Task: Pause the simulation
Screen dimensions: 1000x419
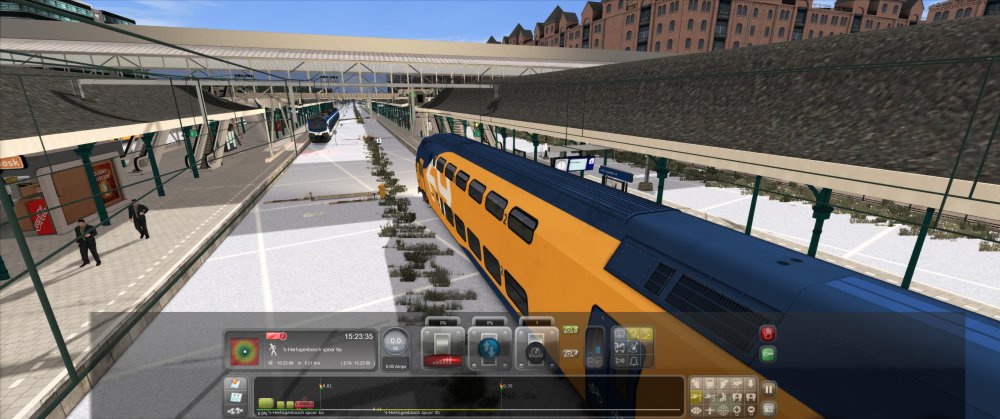Action: click(x=769, y=388)
